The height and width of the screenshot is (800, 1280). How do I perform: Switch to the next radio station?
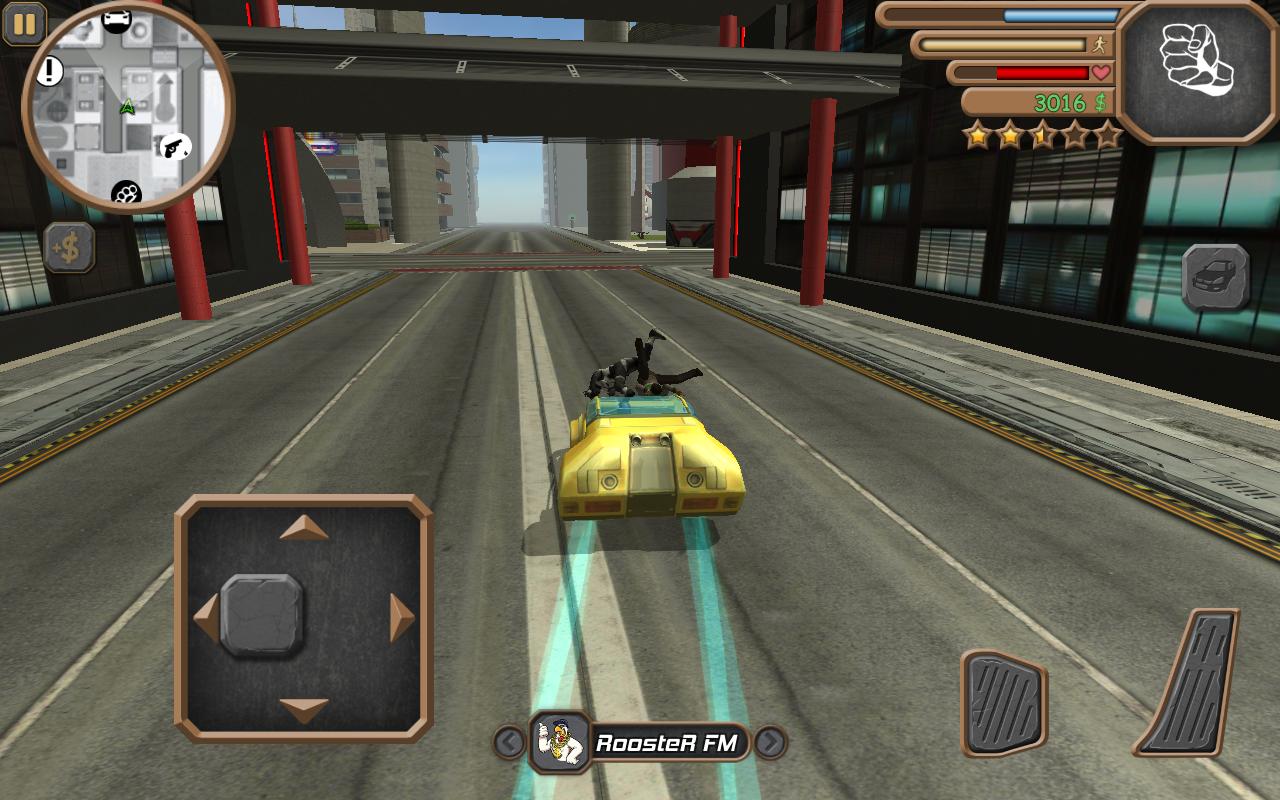[769, 743]
